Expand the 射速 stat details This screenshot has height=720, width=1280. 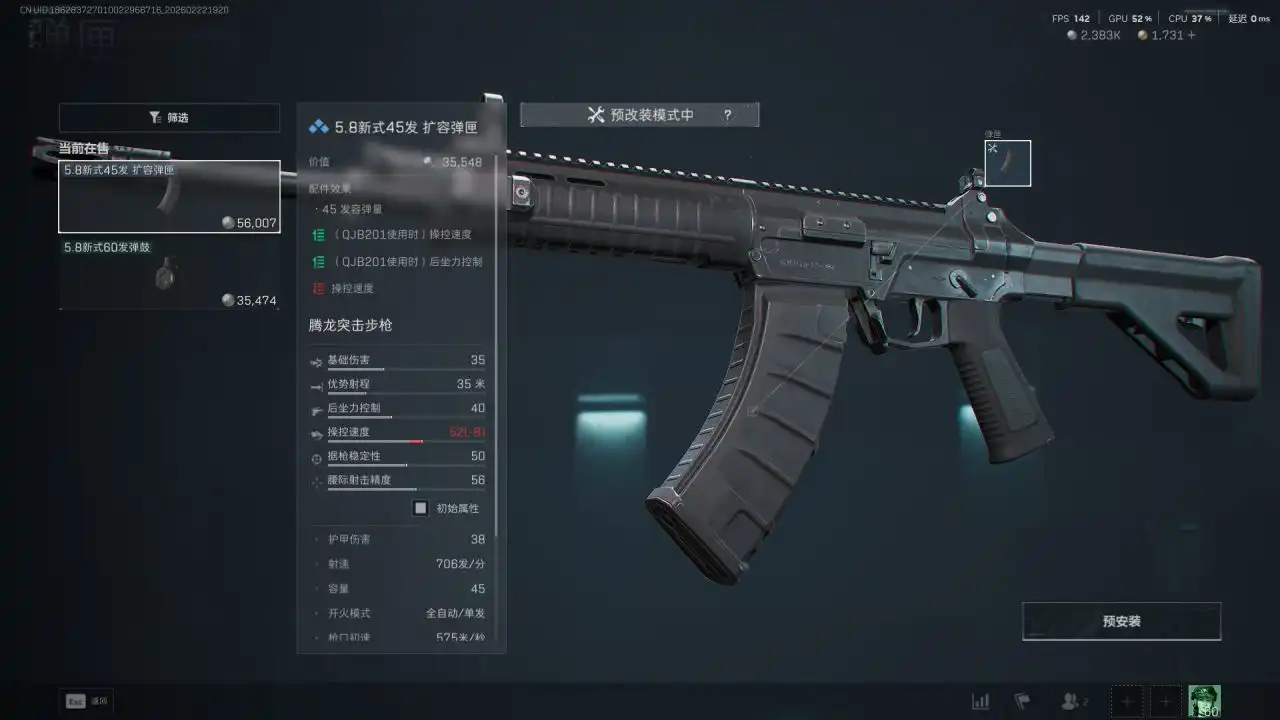[x=318, y=564]
